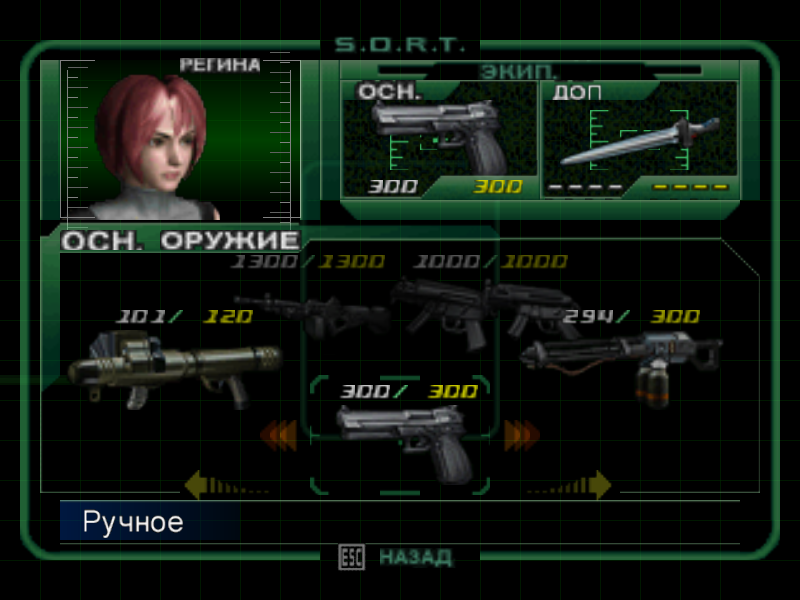Viewport: 800px width, 600px height.
Task: Rotate weapon carousel with left orange arrows
Action: pos(279,435)
